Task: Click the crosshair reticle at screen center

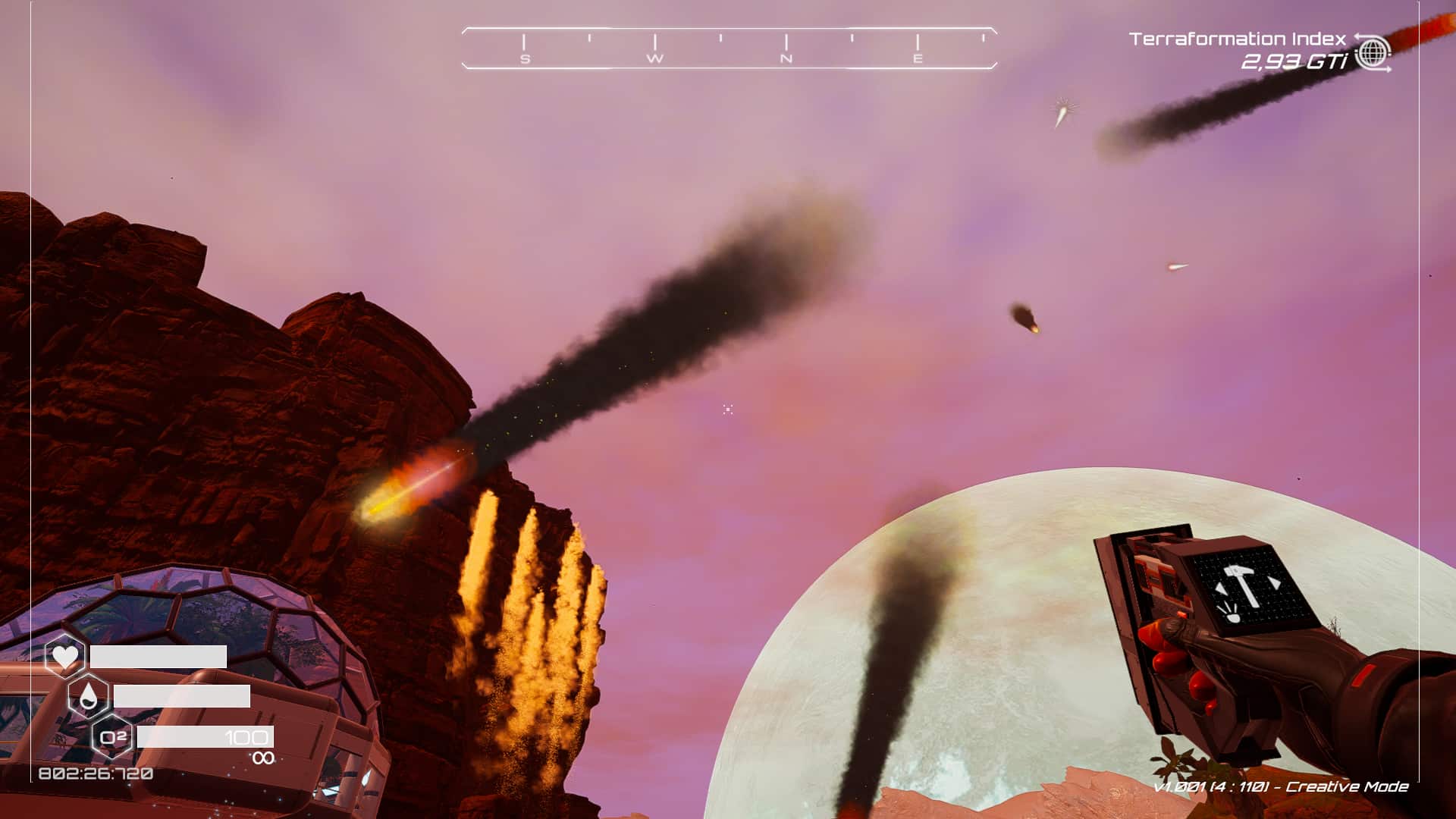Action: pyautogui.click(x=727, y=409)
